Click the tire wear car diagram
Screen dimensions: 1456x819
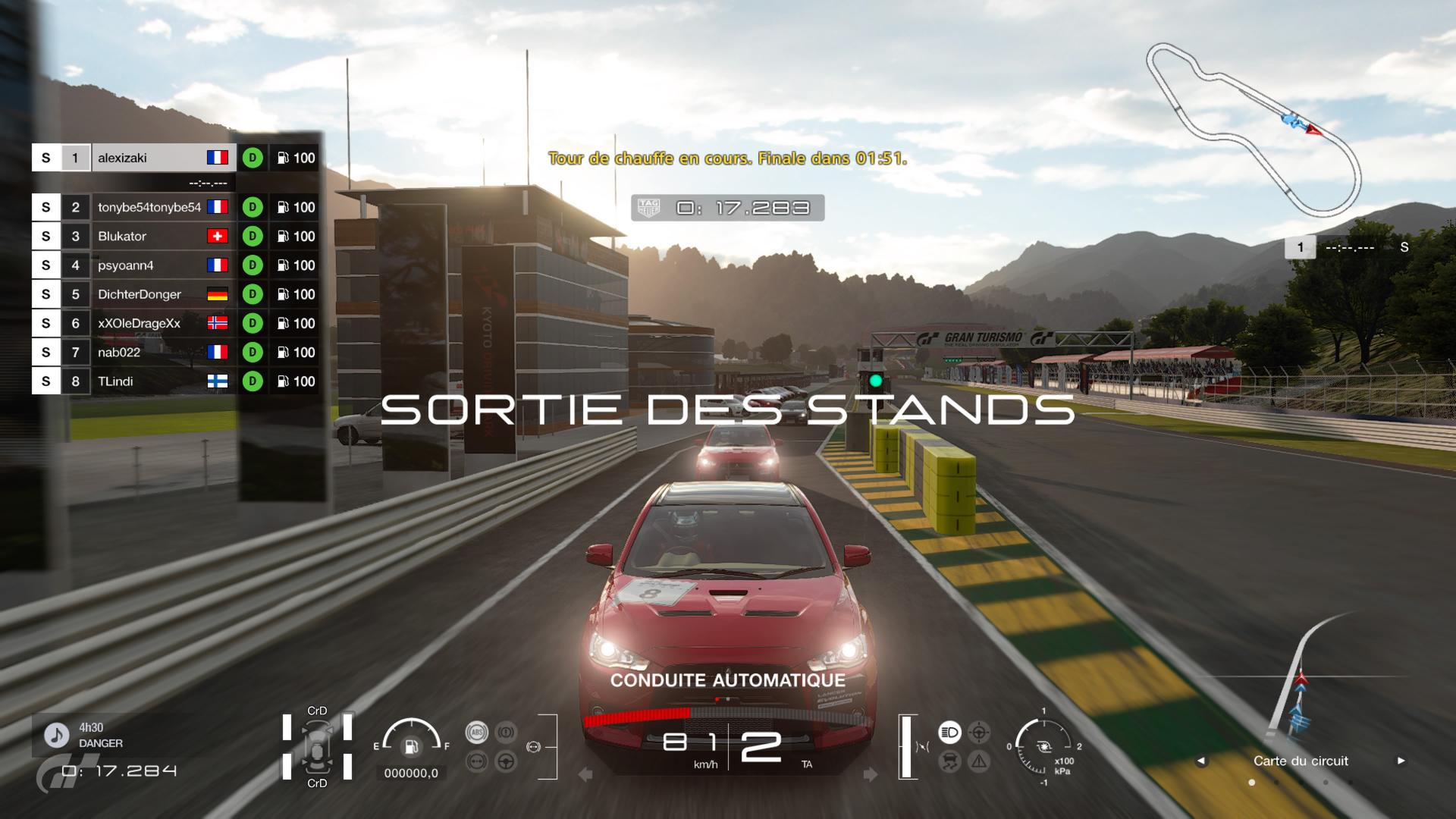point(317,747)
